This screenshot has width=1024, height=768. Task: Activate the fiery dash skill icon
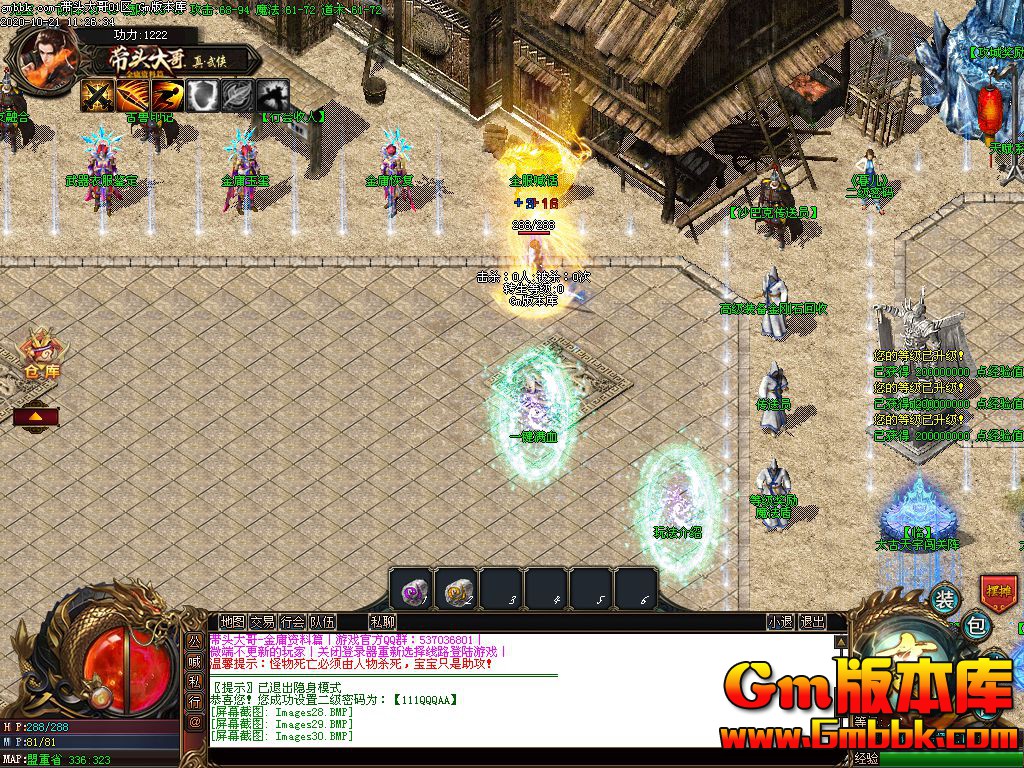[167, 96]
